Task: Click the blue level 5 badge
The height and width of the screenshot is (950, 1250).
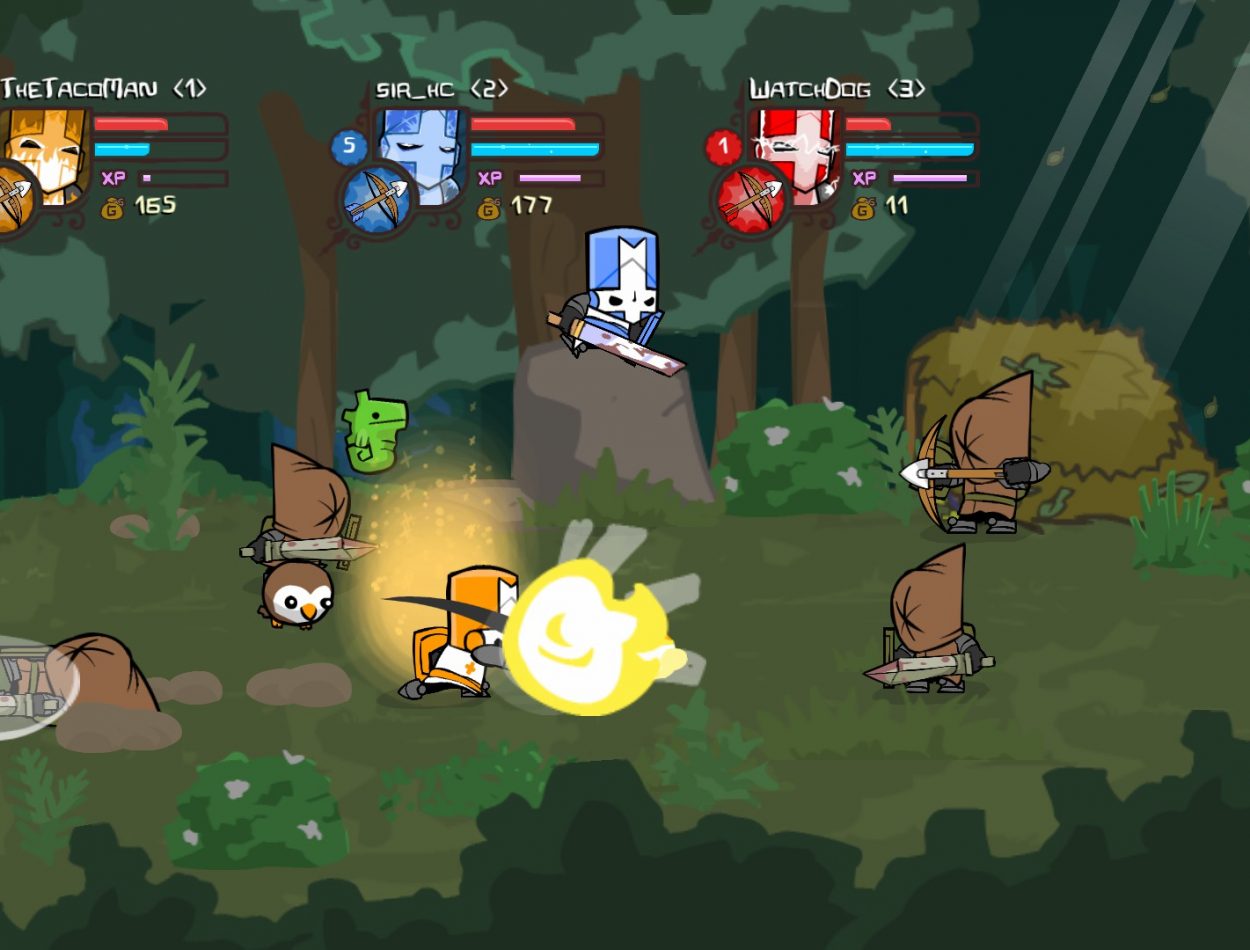Action: pyautogui.click(x=349, y=147)
